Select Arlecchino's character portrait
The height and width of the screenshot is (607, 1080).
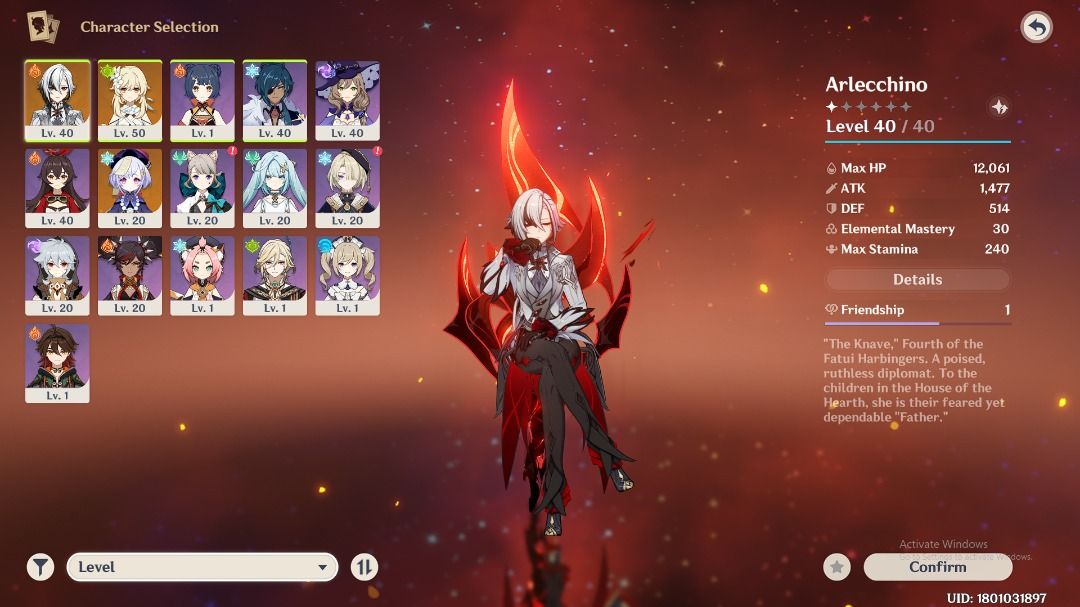pos(57,100)
